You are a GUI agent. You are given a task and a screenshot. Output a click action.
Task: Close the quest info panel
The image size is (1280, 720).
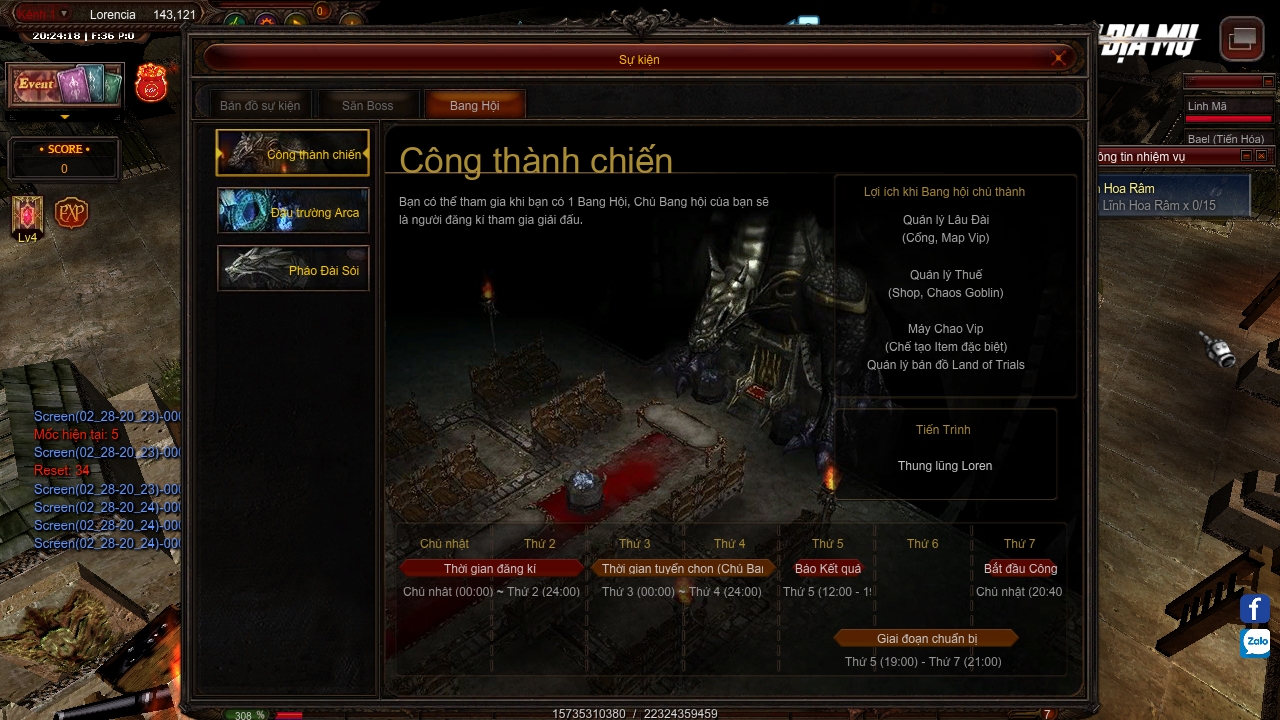click(1261, 156)
